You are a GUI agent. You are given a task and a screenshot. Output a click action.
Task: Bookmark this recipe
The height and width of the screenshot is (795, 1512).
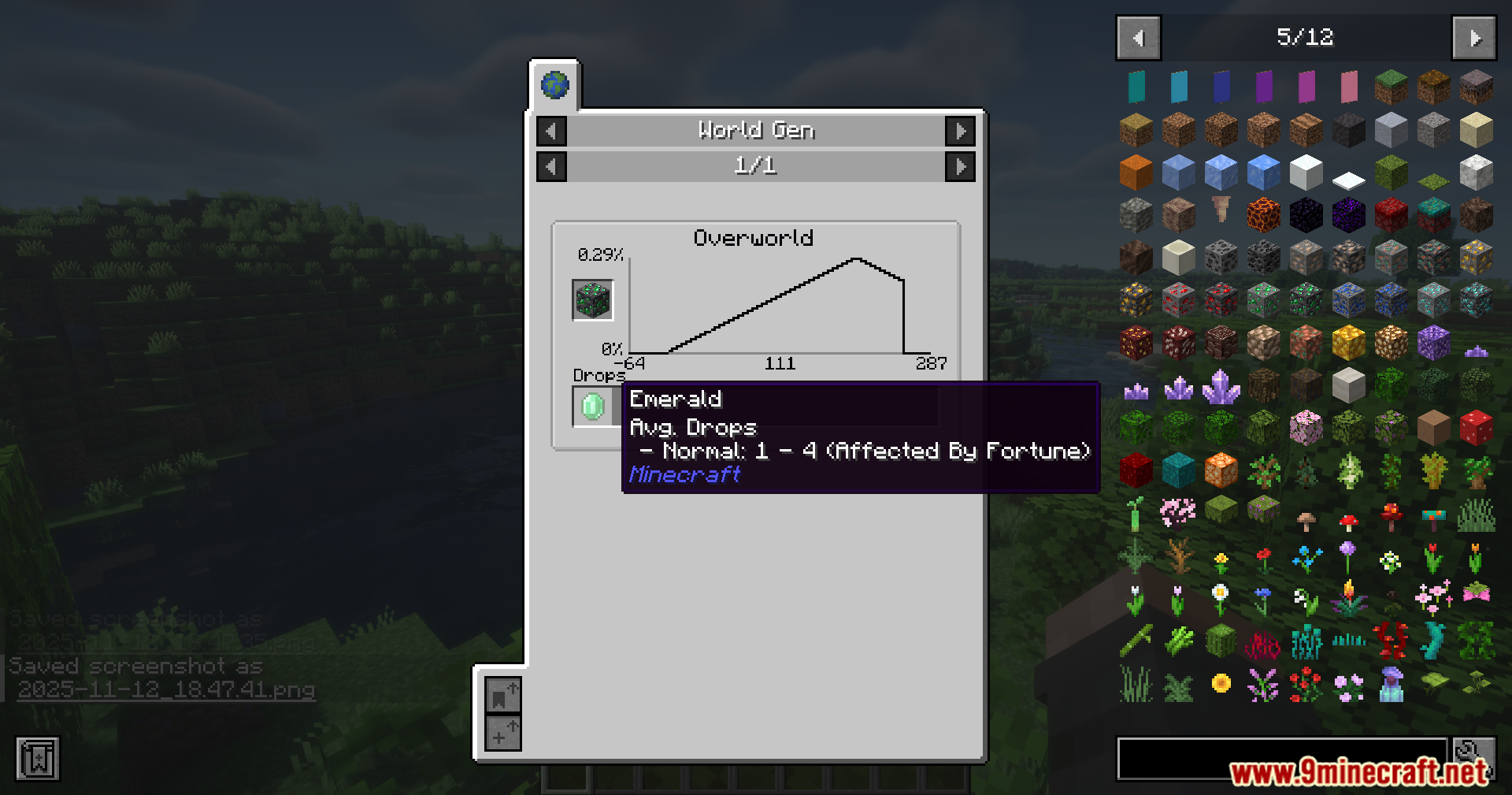[x=502, y=696]
